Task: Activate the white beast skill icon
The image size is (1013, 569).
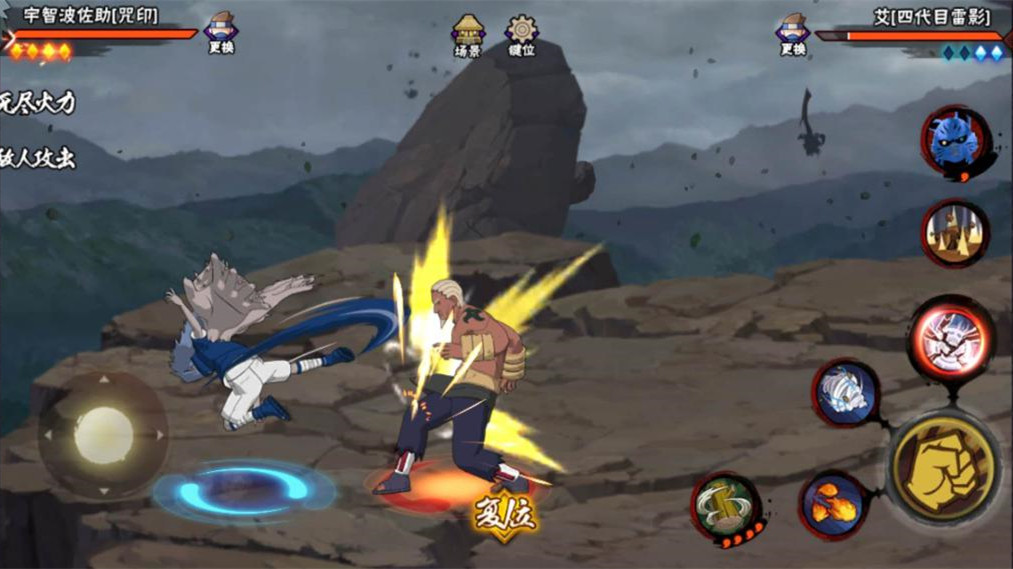Action: (x=845, y=394)
